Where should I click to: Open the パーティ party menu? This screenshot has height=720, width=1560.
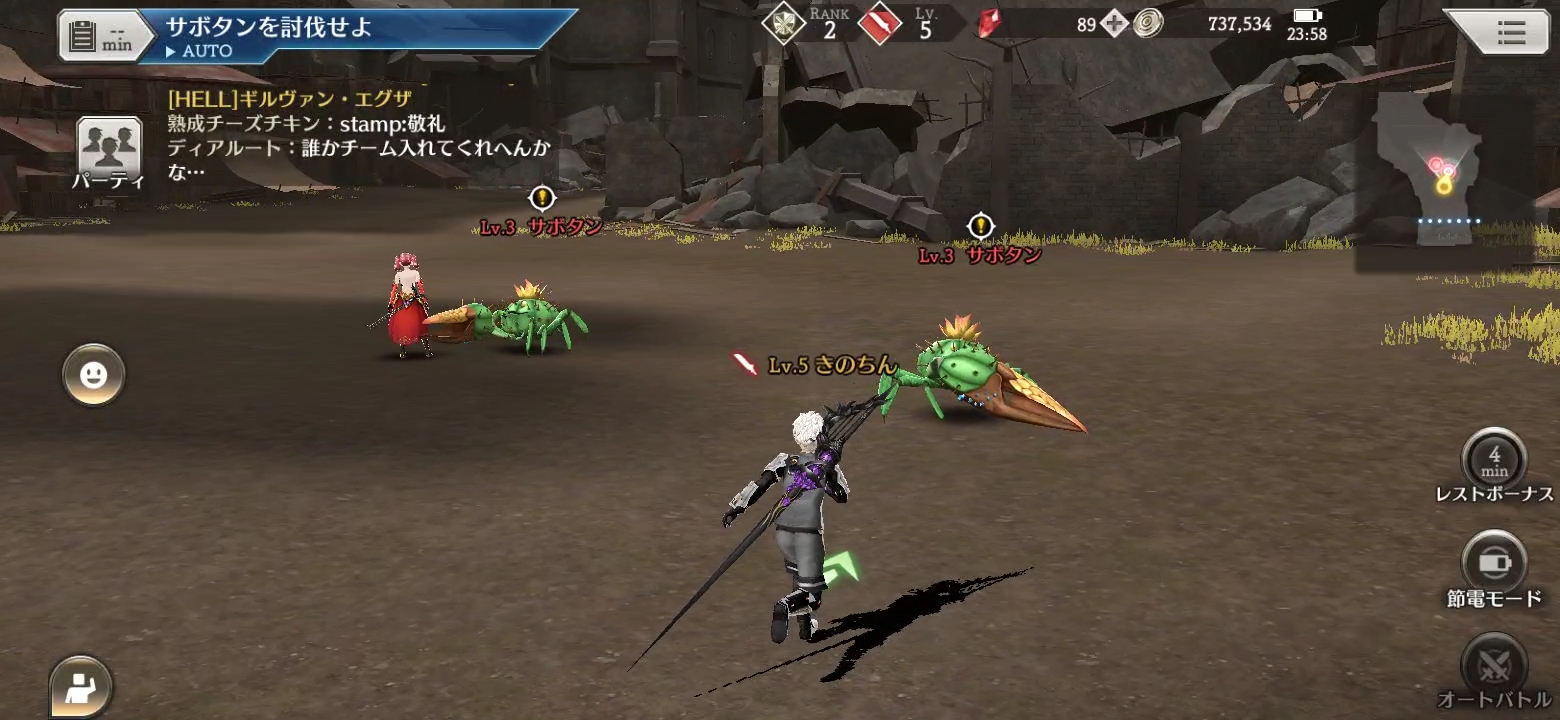[108, 153]
